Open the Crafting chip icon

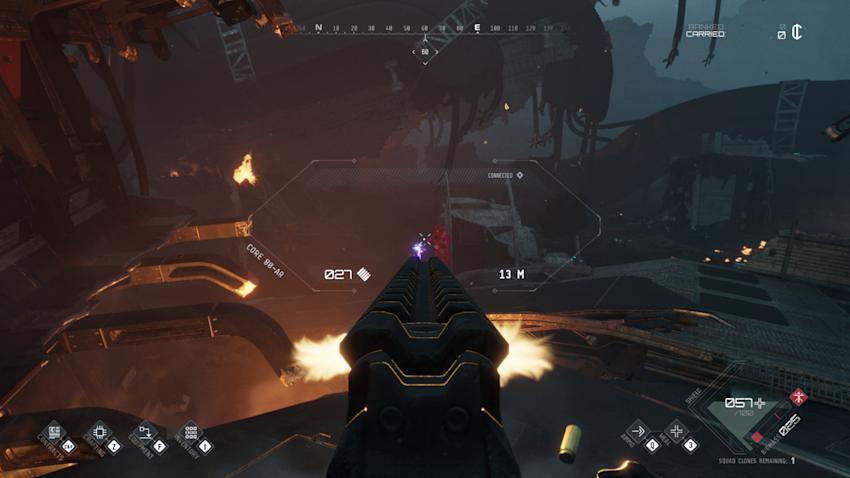(98, 432)
